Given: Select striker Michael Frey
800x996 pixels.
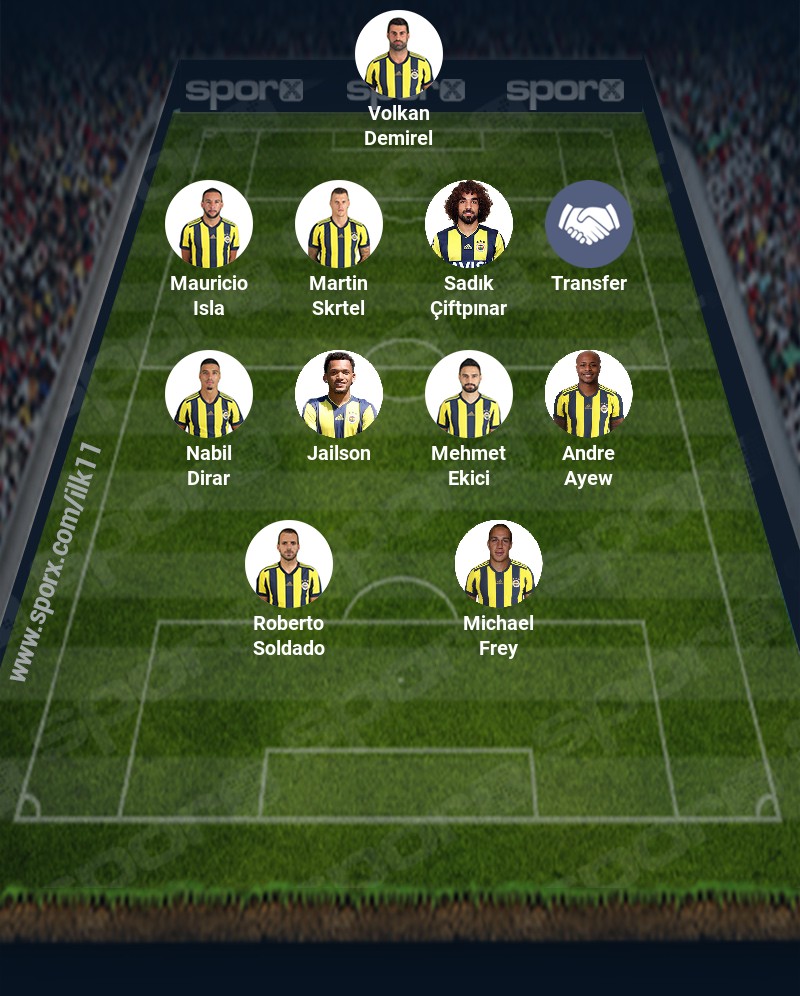Looking at the screenshot, I should (498, 565).
